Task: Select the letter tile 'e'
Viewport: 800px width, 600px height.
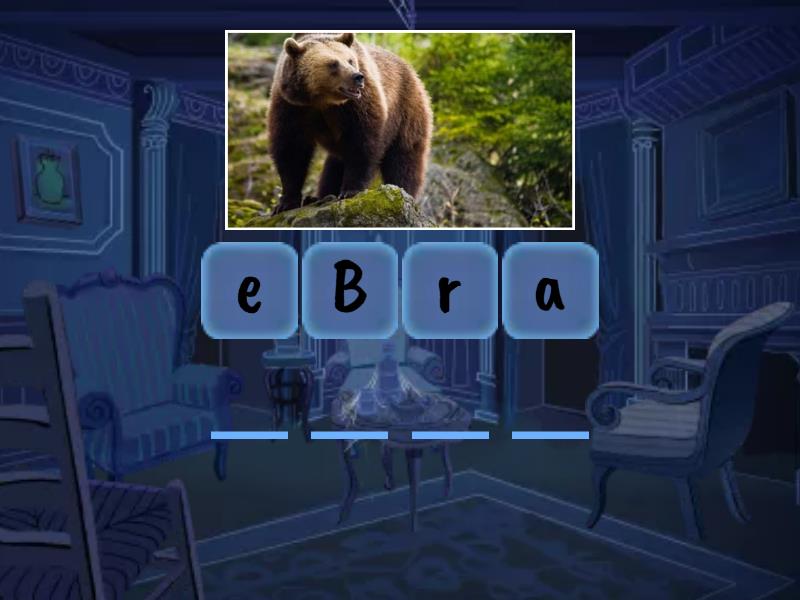Action: [249, 290]
